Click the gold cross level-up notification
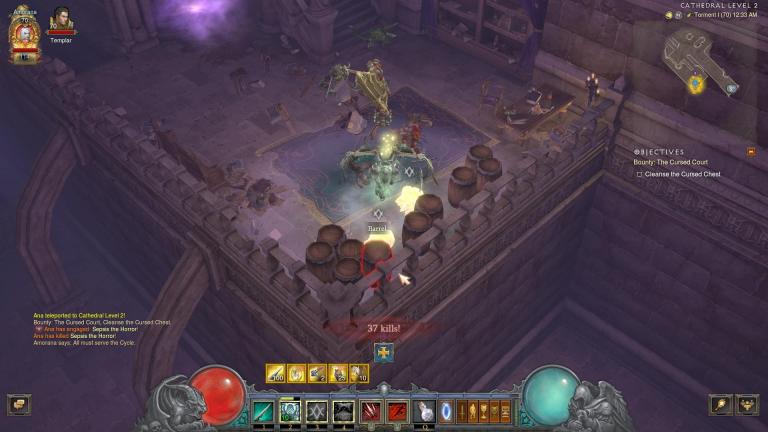The image size is (768, 432). pos(384,352)
